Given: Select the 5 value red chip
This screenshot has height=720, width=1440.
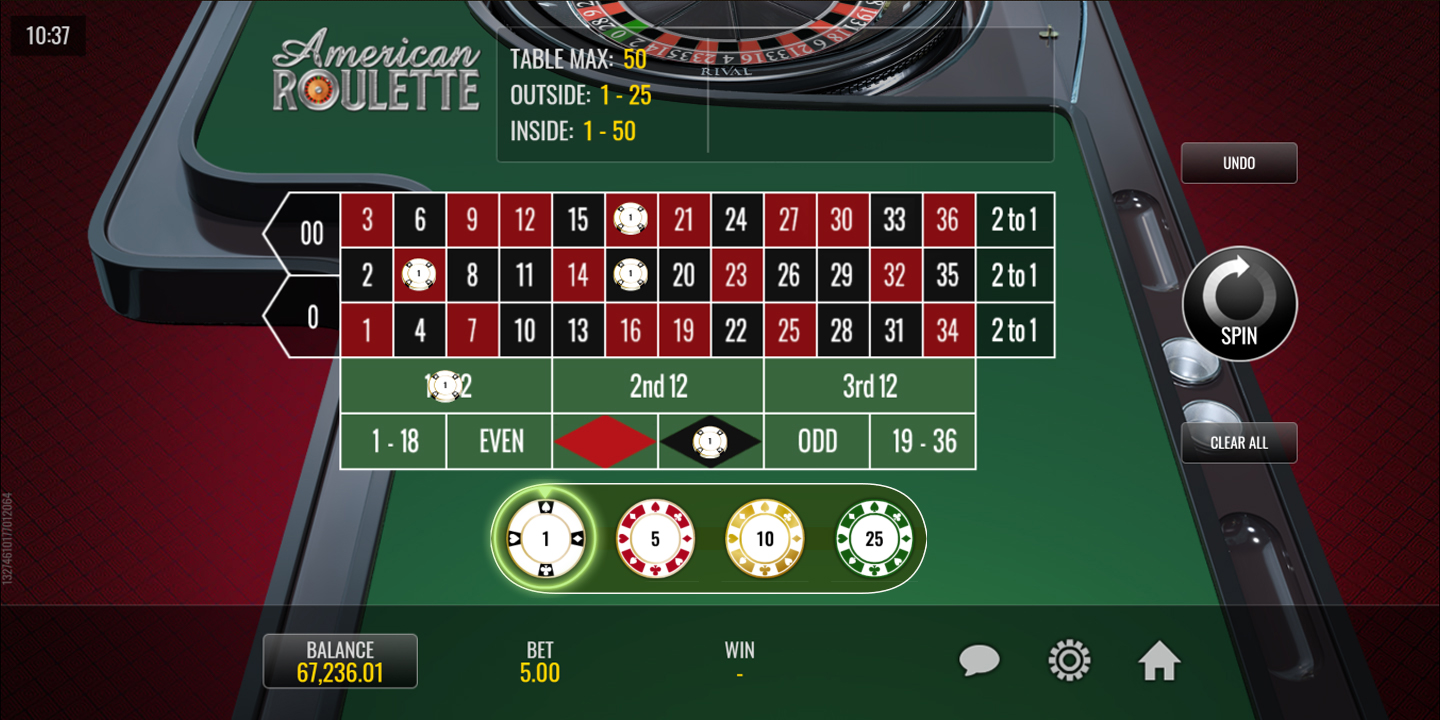Looking at the screenshot, I should point(655,540).
